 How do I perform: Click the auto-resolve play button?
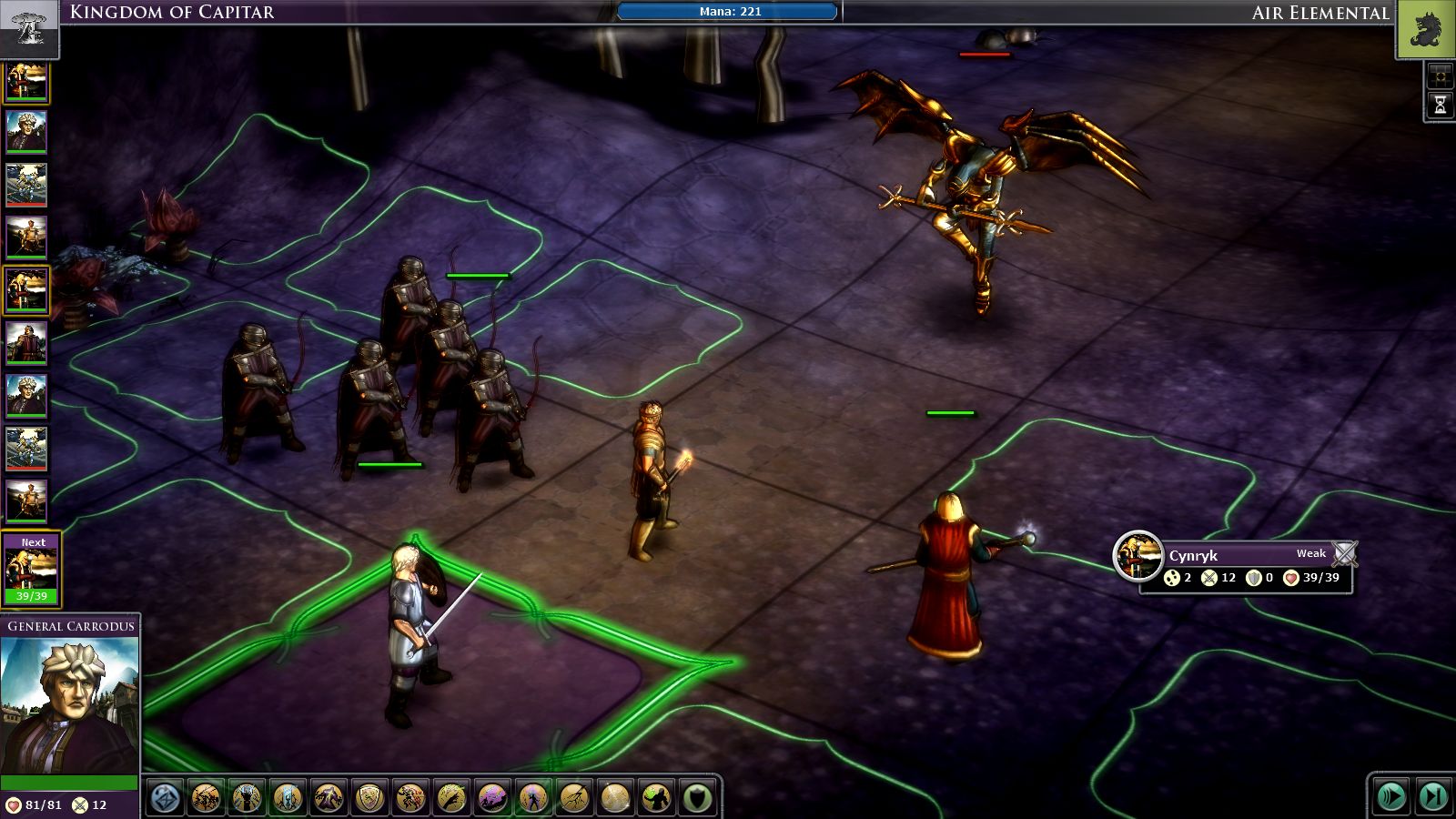click(x=1391, y=797)
